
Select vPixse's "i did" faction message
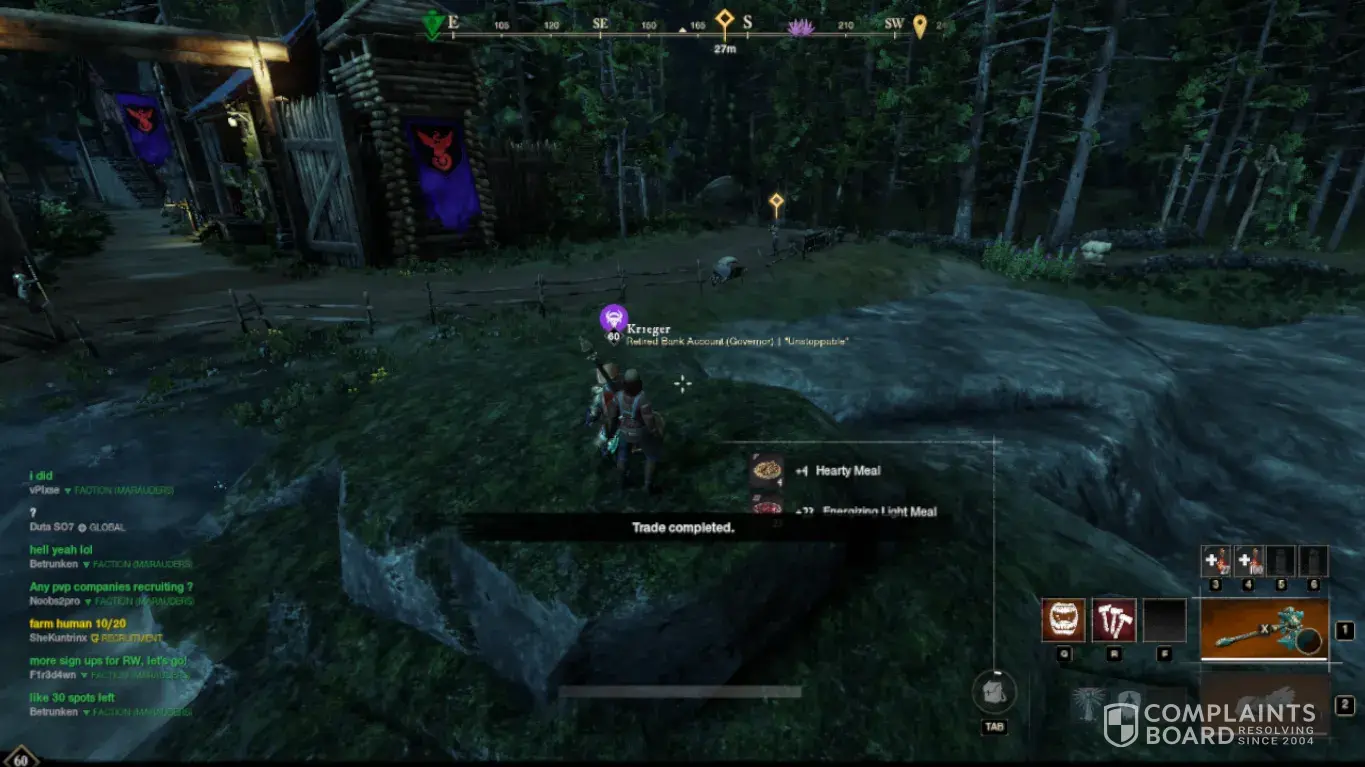pos(41,476)
